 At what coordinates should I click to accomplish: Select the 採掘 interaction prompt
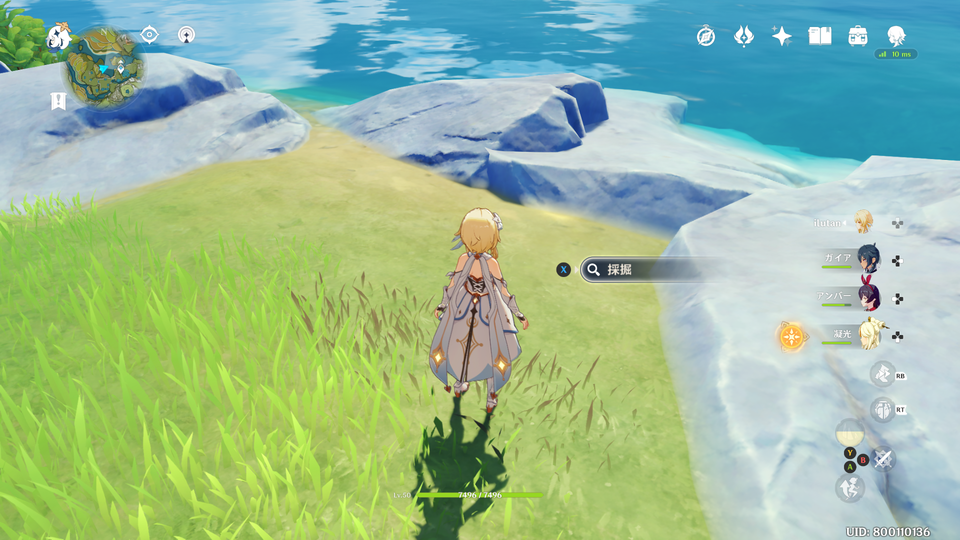[640, 269]
